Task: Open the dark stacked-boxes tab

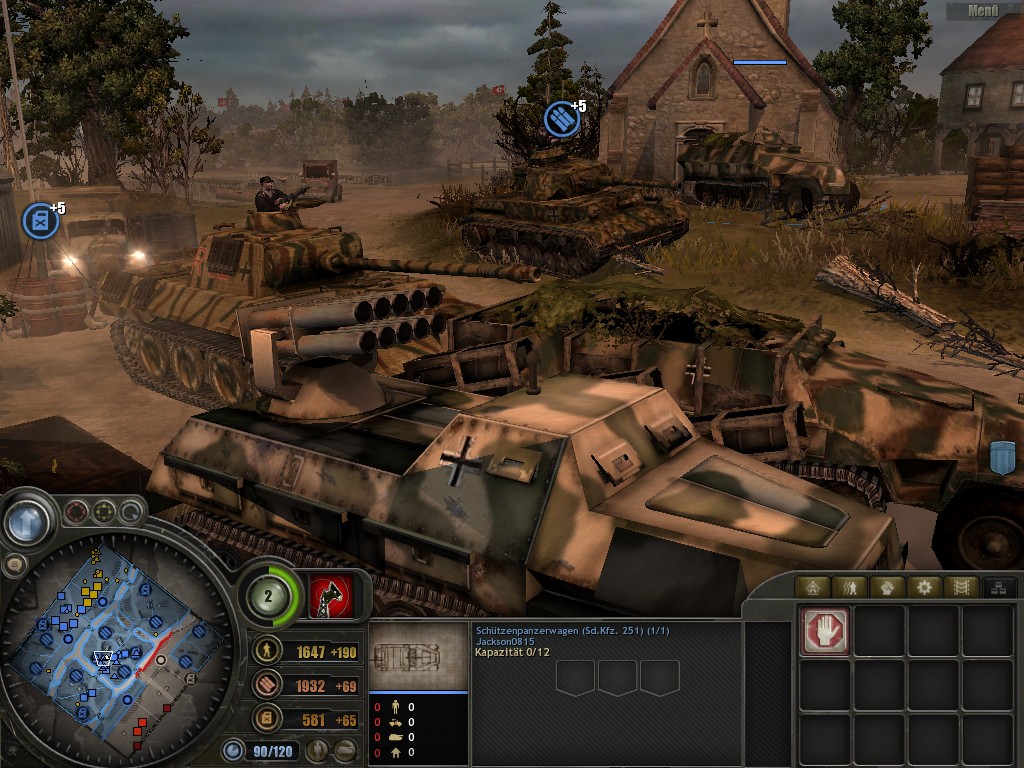Action: pyautogui.click(x=996, y=587)
